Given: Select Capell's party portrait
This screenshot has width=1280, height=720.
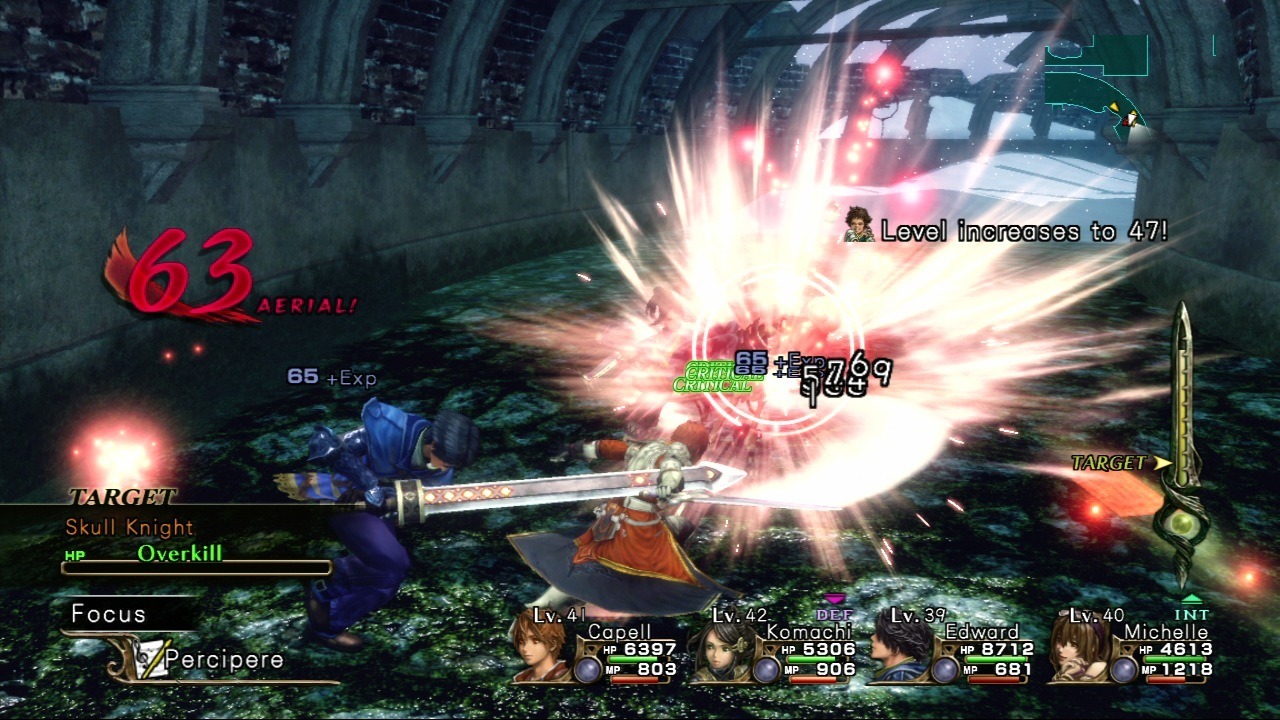Looking at the screenshot, I should (x=541, y=647).
